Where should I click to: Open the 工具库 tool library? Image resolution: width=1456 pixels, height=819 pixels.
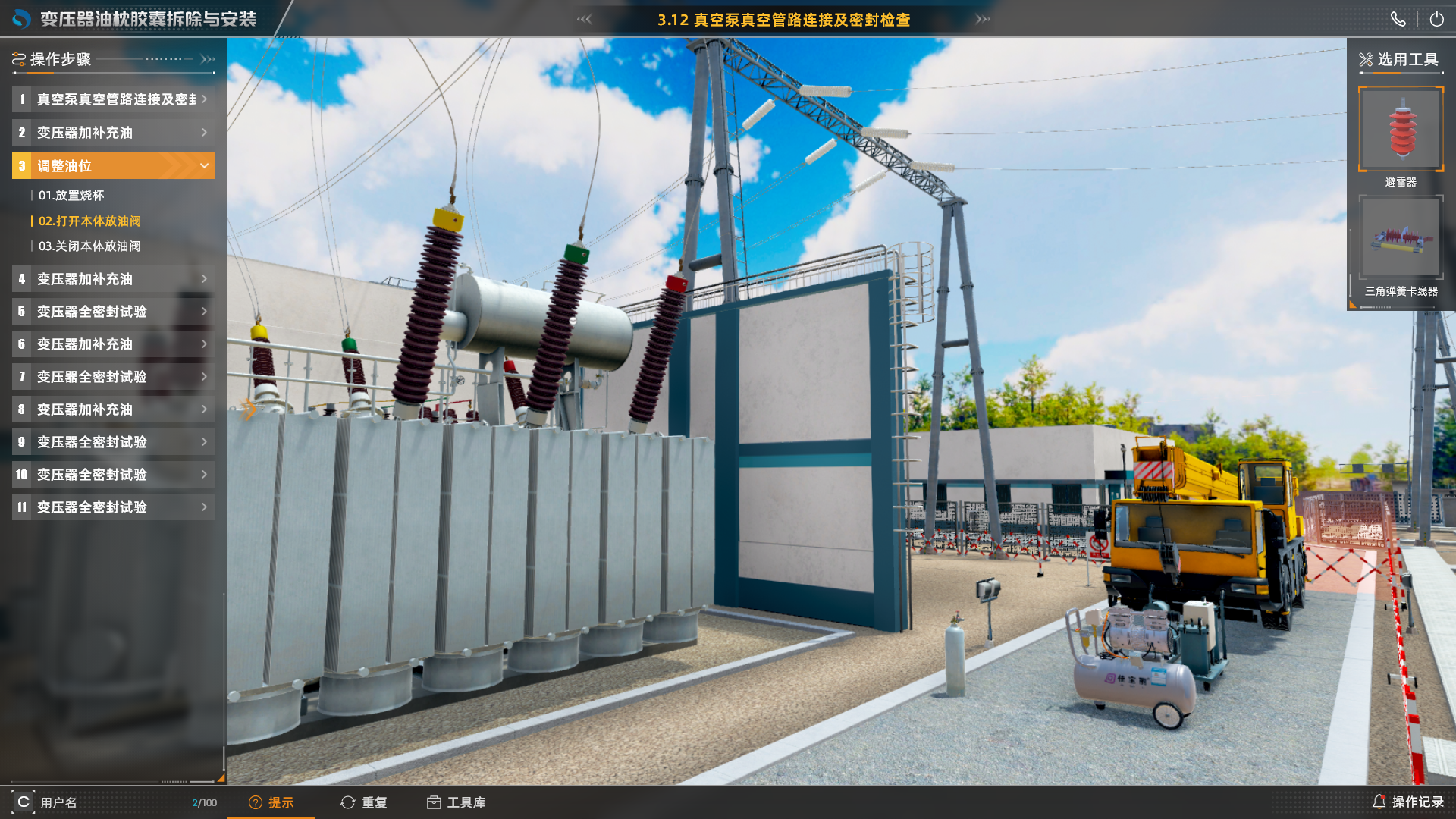click(456, 802)
